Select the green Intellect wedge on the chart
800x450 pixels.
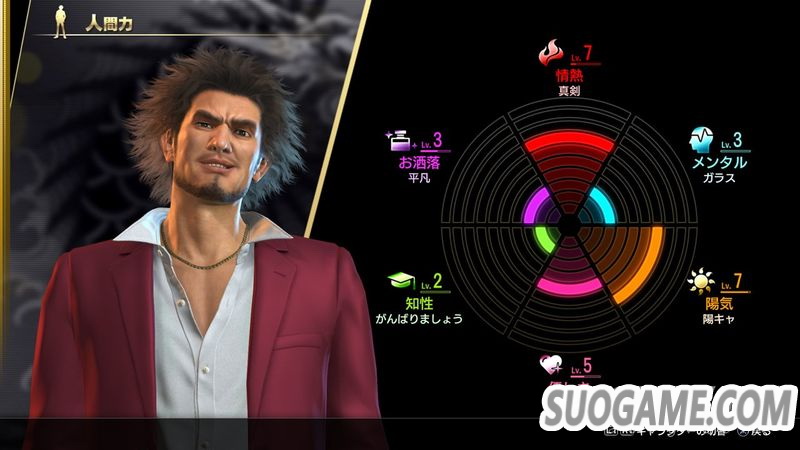pyautogui.click(x=543, y=239)
